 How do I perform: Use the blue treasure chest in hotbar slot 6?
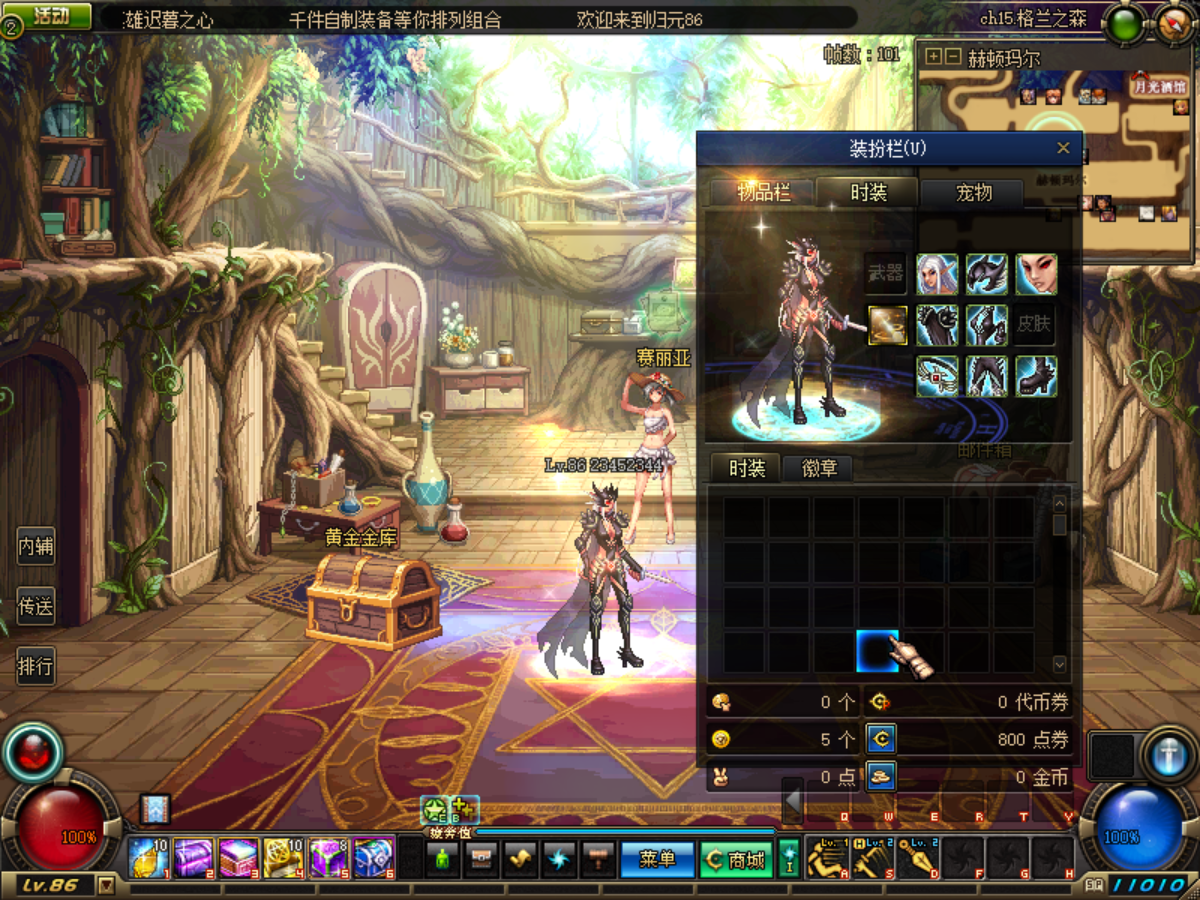pyautogui.click(x=374, y=858)
